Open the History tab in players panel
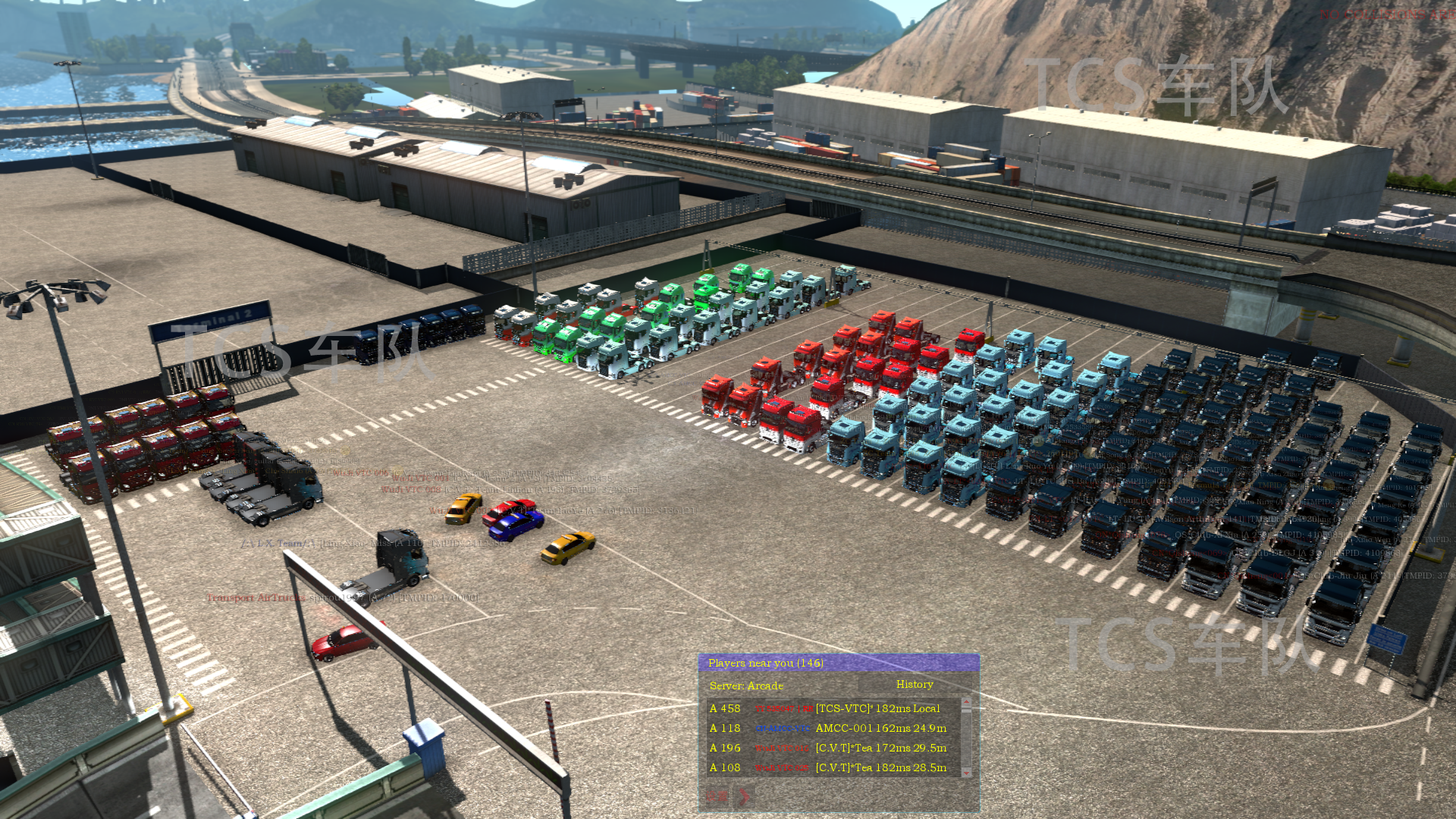This screenshot has height=819, width=1456. point(915,685)
